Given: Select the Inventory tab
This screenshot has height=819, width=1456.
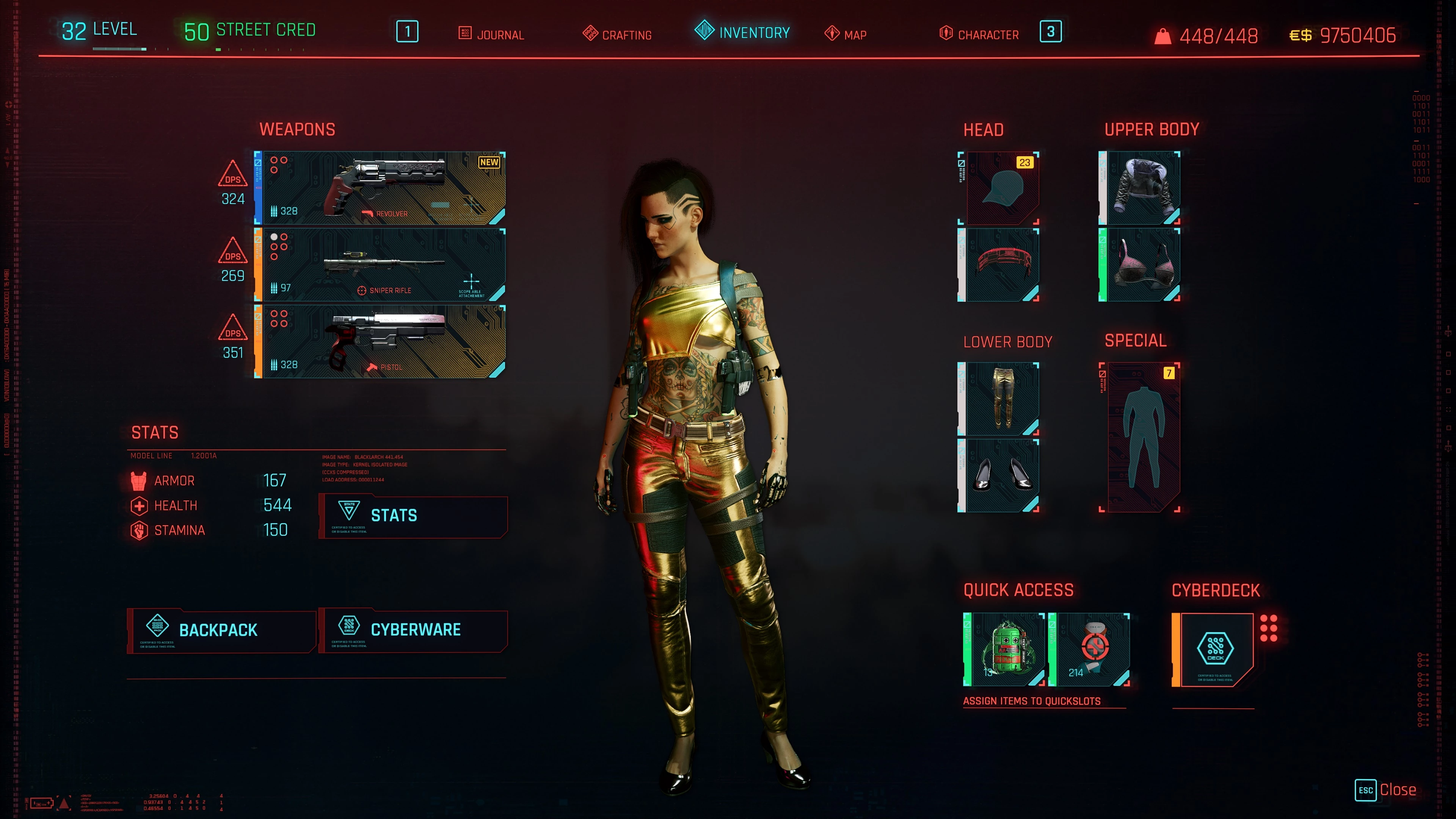Looking at the screenshot, I should tap(742, 32).
